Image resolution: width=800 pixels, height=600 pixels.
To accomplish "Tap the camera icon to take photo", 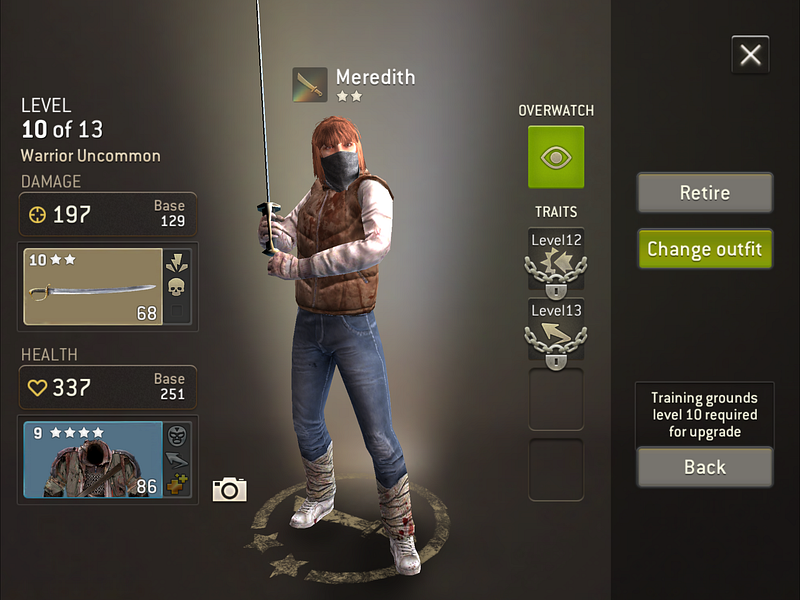I will click(x=229, y=489).
